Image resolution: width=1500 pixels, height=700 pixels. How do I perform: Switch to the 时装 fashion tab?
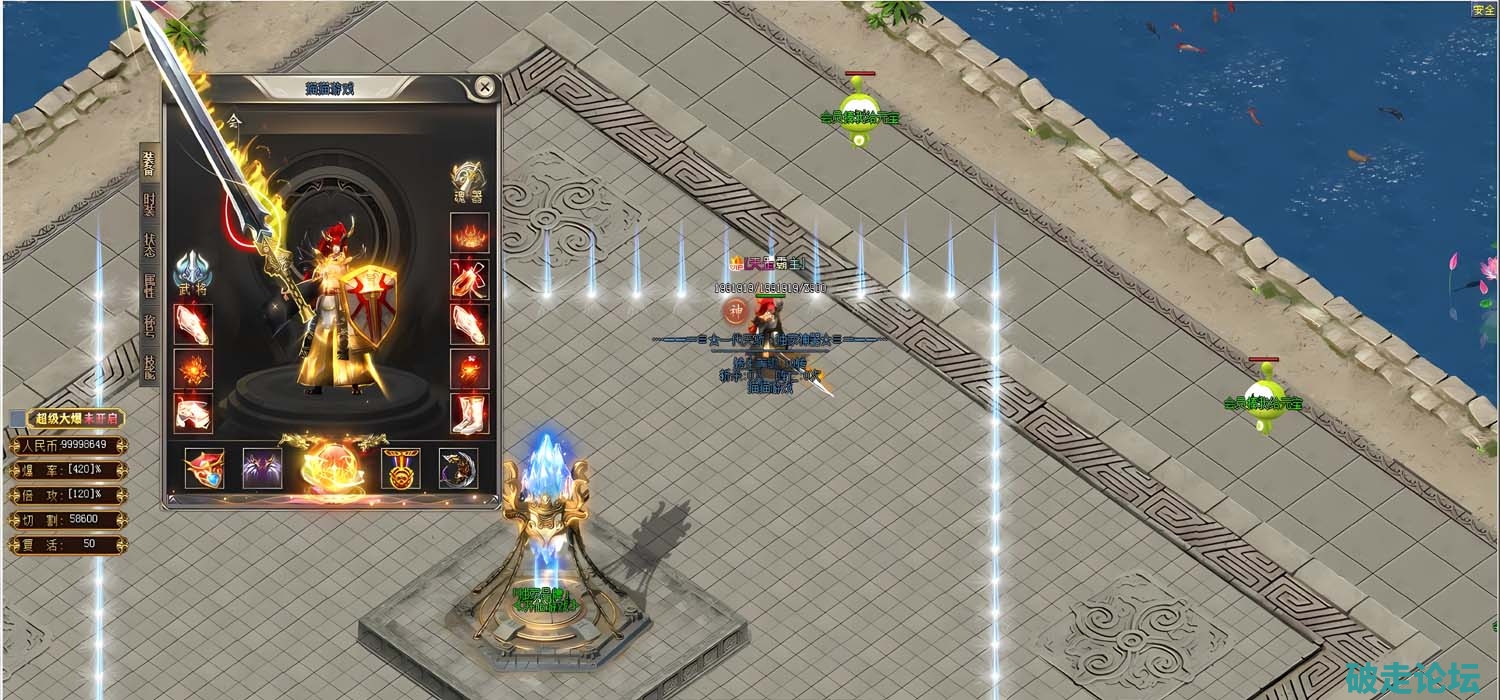149,204
